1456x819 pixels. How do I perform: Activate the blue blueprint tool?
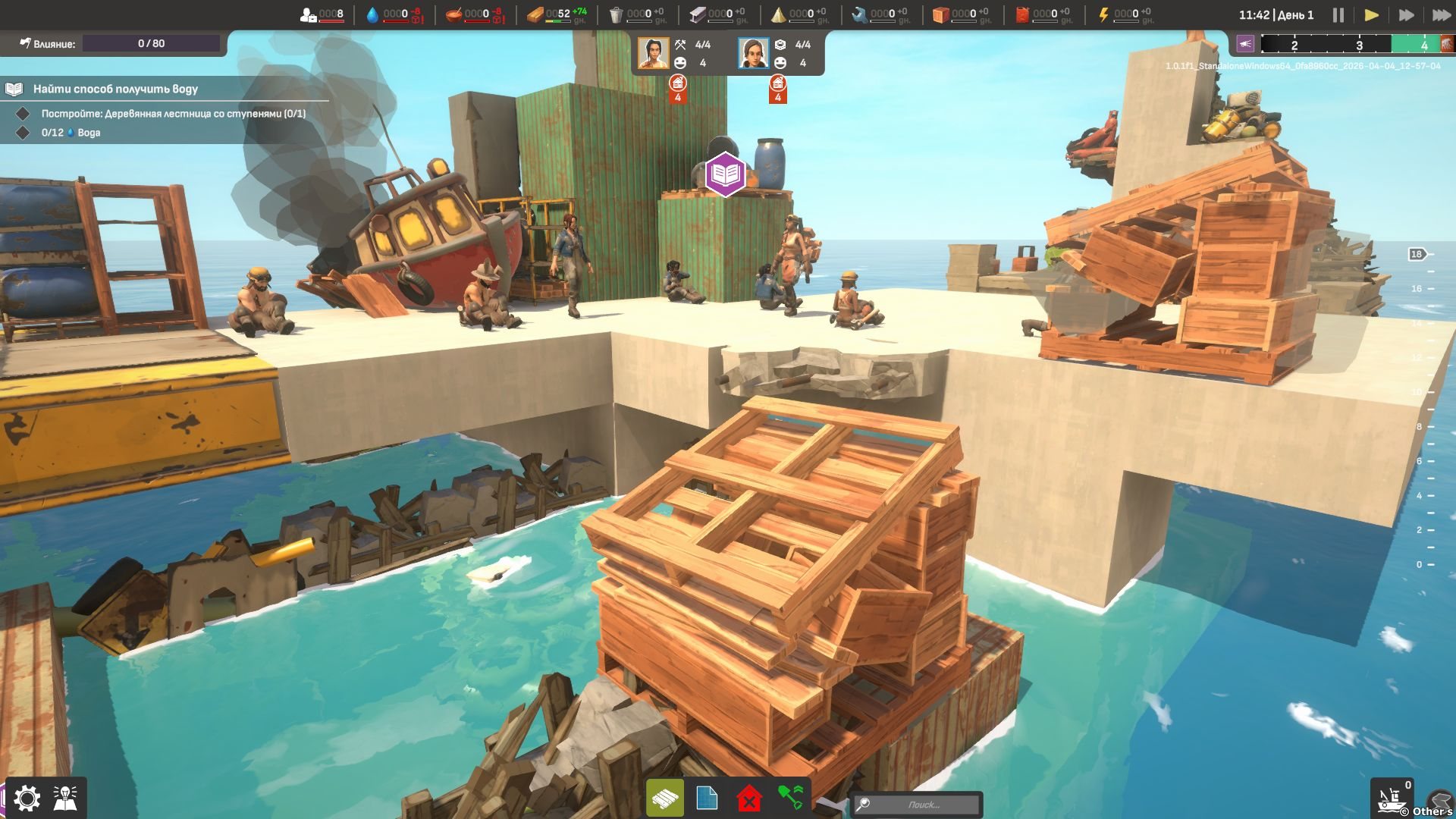point(707,799)
